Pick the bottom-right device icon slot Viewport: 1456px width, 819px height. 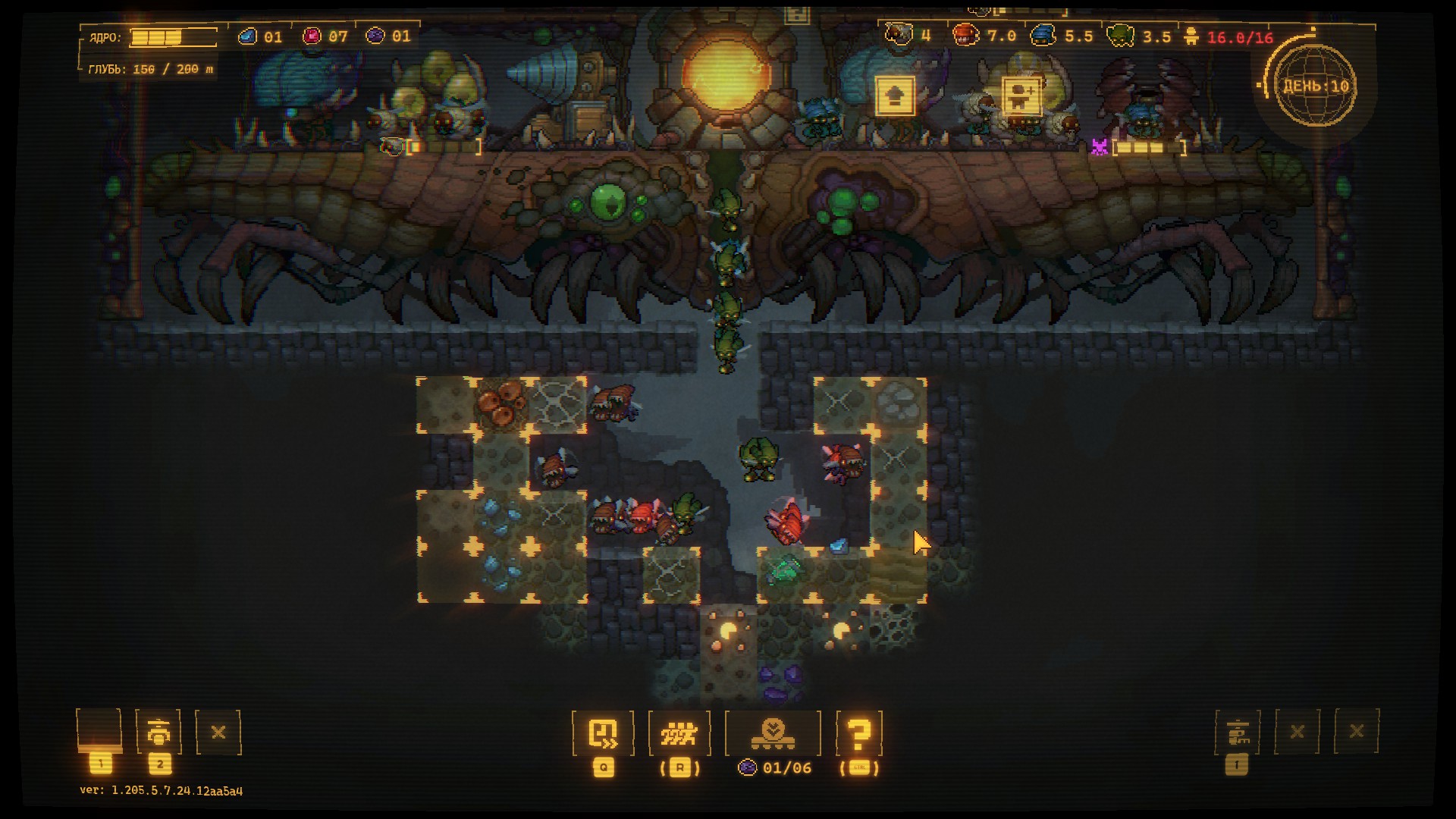point(1237,733)
